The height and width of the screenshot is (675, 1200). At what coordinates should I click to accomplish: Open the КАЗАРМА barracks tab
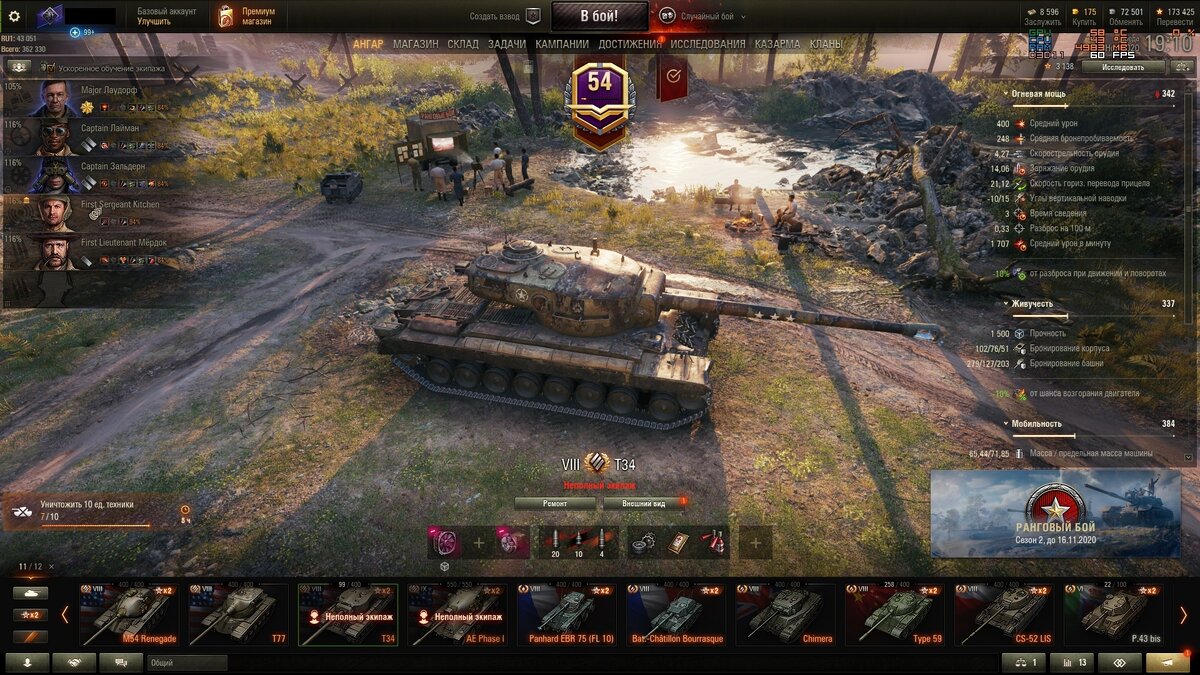point(777,44)
